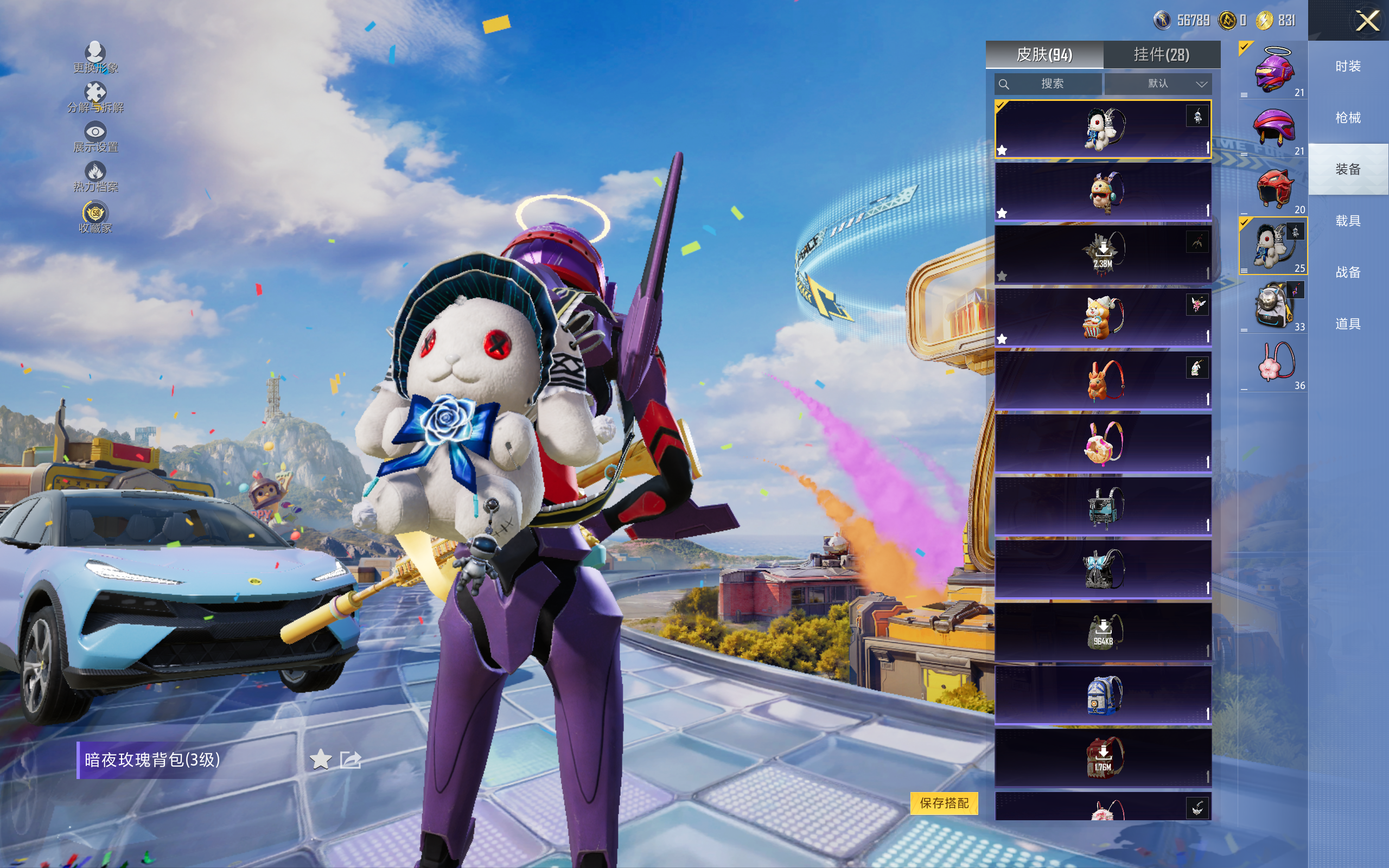The height and width of the screenshot is (868, 1389).
Task: Open the 分解与拆解 function
Action: [95, 98]
